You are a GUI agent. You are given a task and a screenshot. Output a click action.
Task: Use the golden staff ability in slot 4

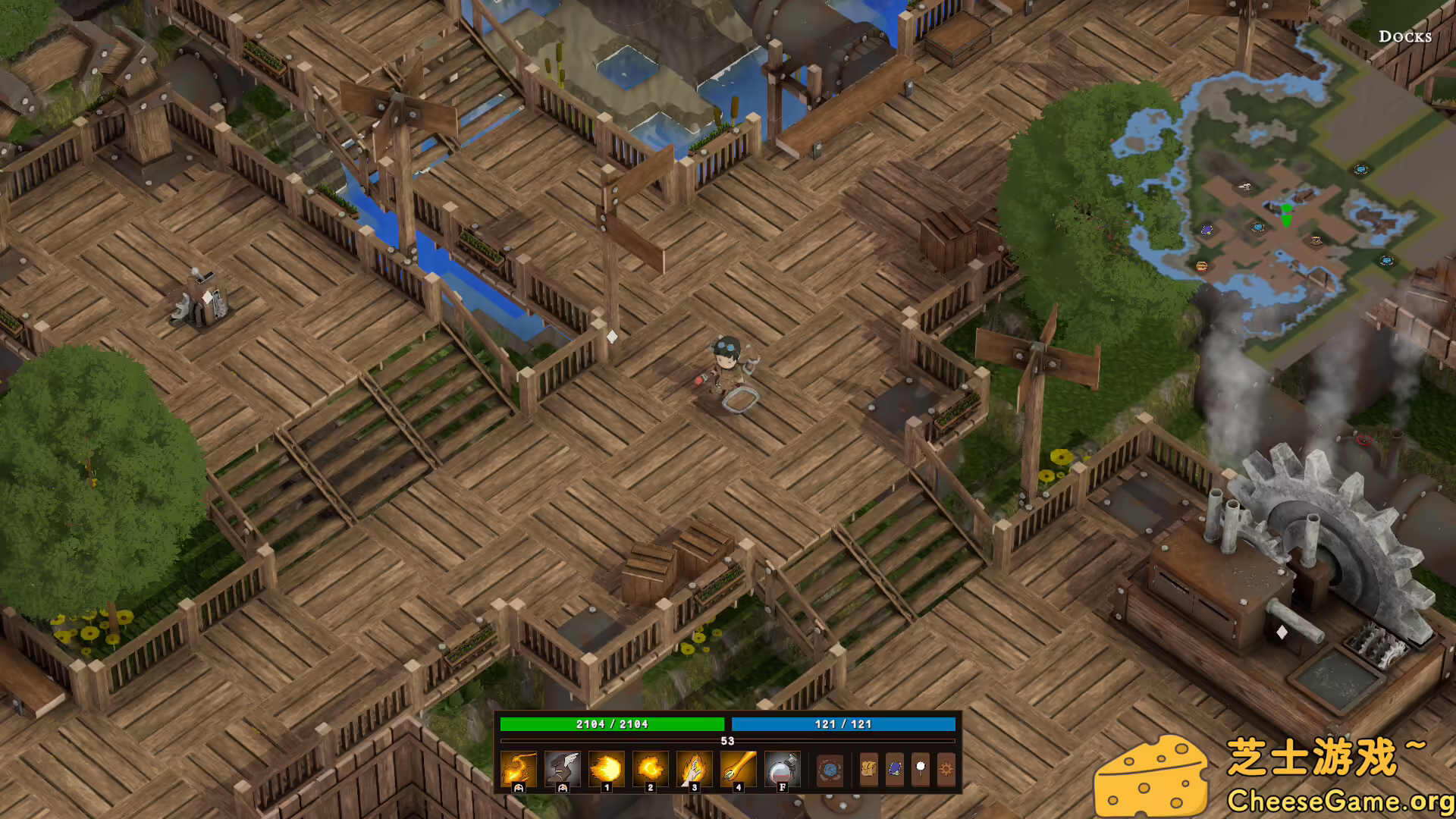pyautogui.click(x=739, y=769)
